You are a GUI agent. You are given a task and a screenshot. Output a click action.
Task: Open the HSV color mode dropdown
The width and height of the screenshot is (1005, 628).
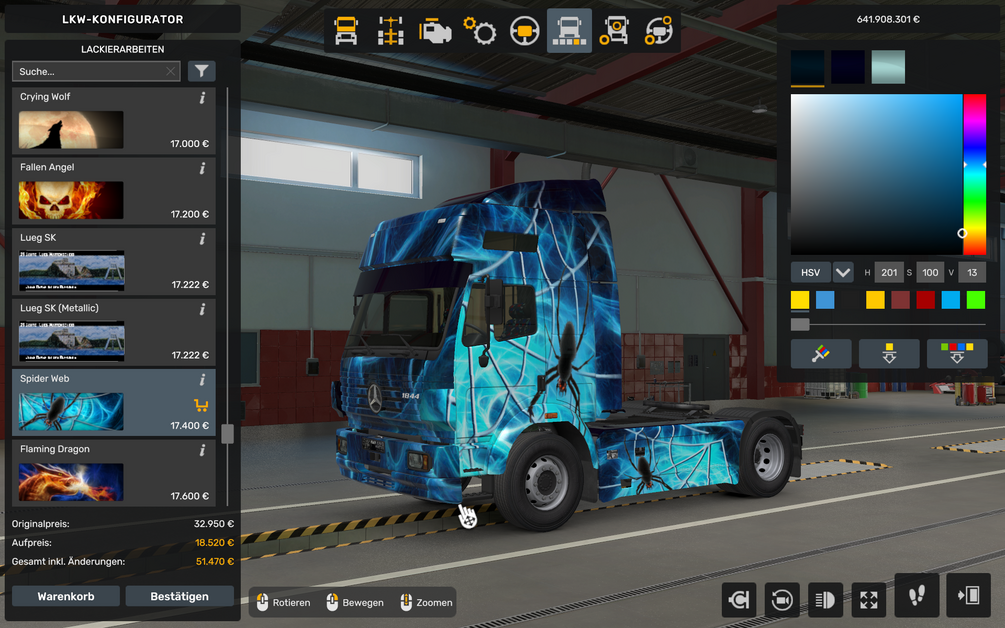(843, 272)
